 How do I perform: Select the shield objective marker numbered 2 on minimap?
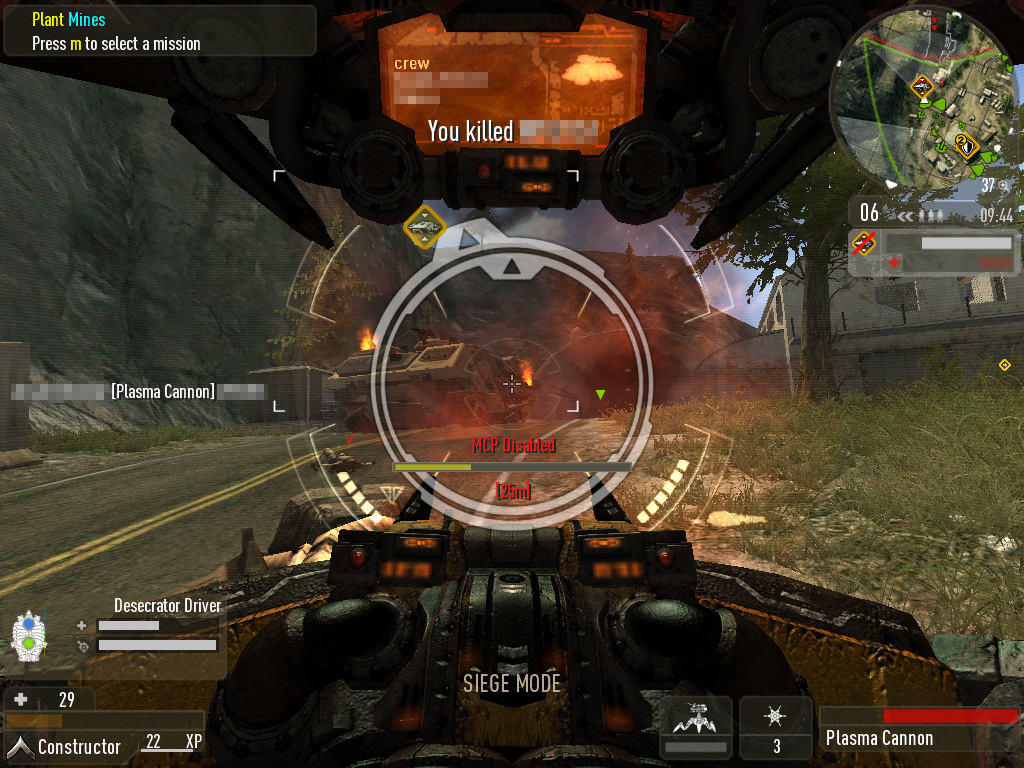click(x=965, y=146)
